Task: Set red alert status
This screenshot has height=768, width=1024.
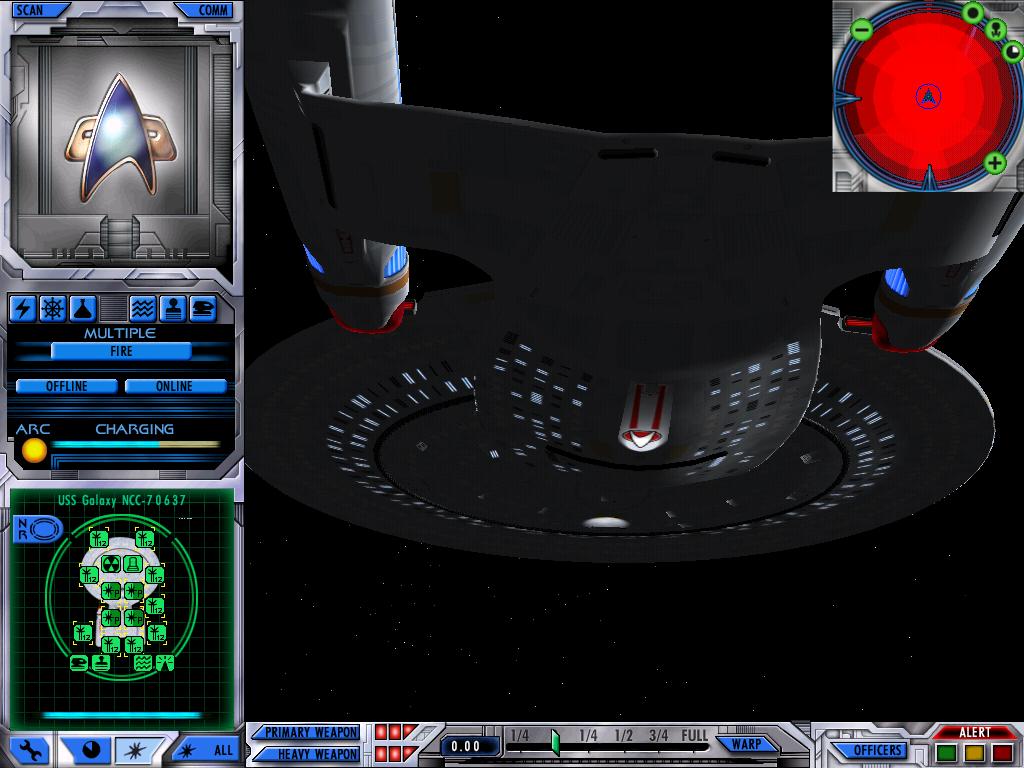Action: (1001, 752)
